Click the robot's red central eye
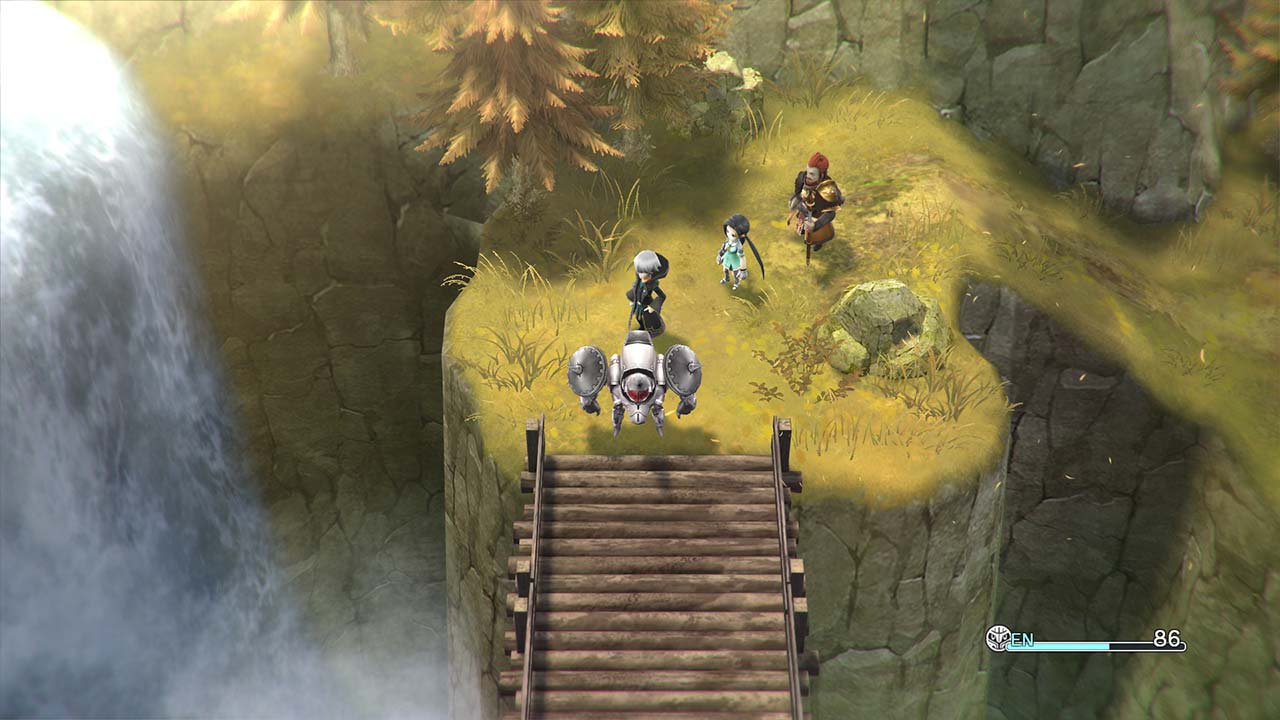 637,390
